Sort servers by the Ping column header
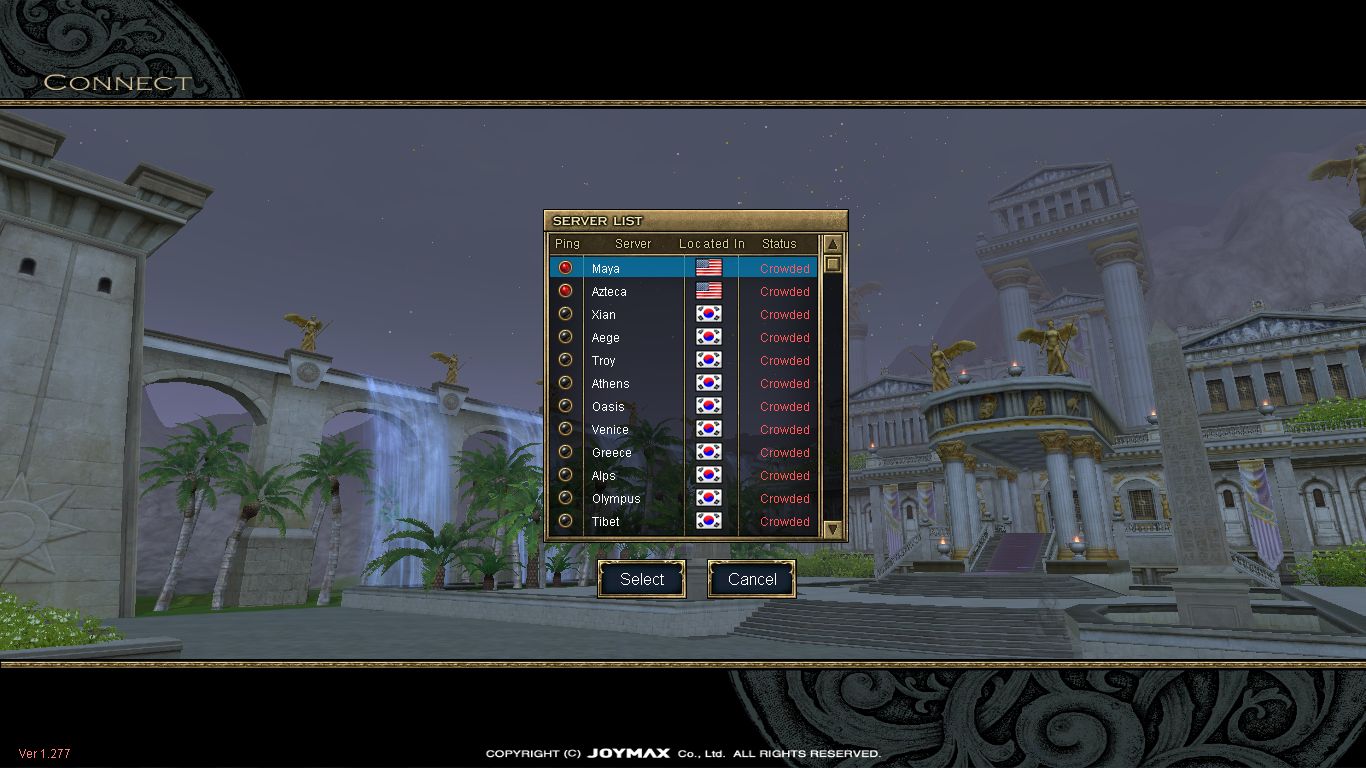The image size is (1366, 768). point(567,243)
